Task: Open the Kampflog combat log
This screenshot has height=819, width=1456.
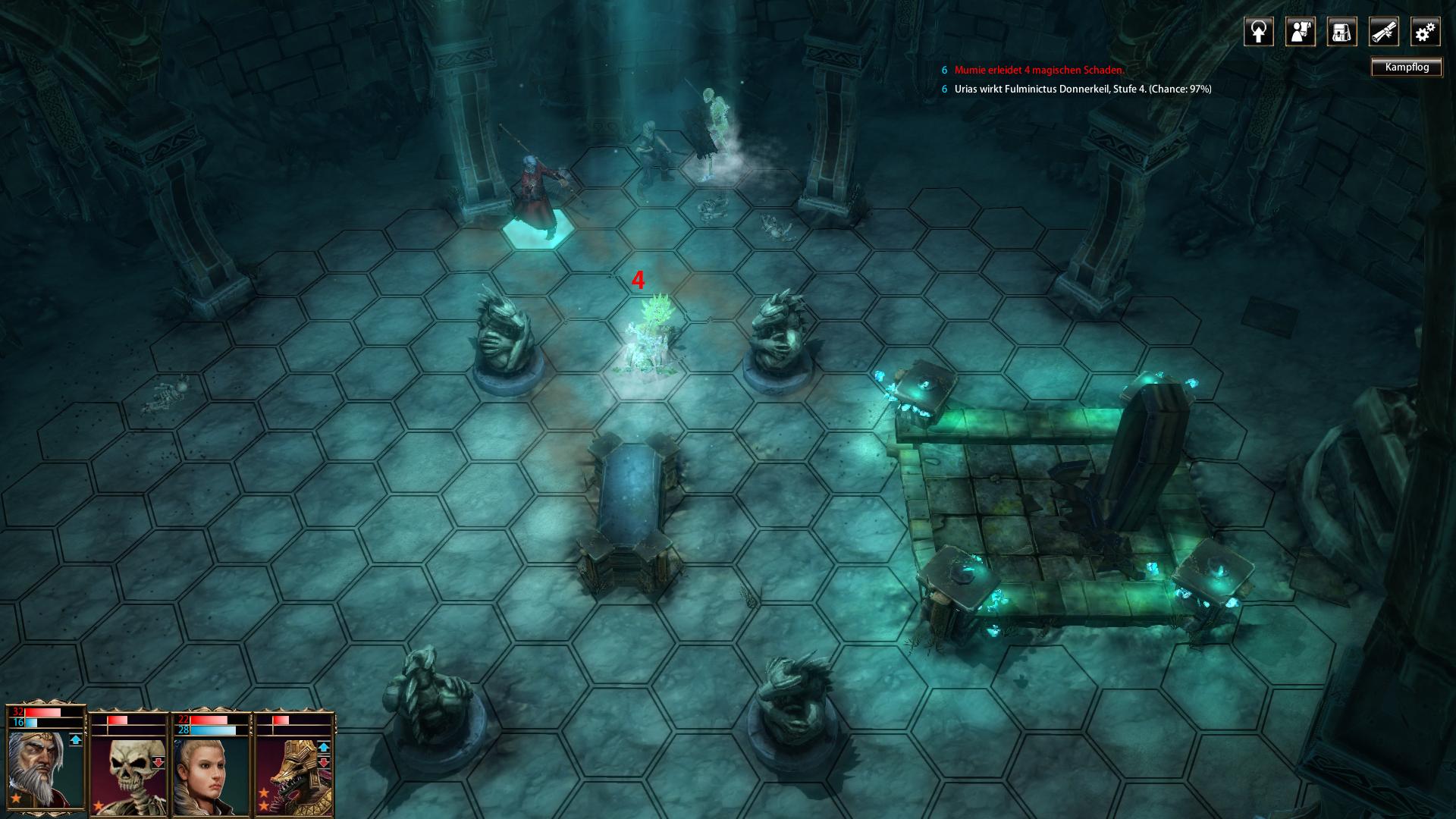Action: (1407, 67)
